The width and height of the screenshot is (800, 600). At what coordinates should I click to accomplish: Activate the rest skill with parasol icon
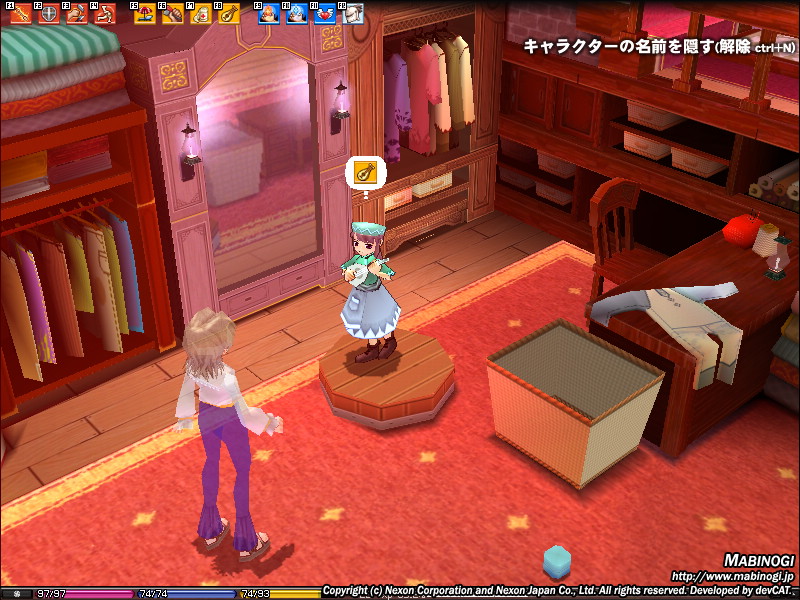144,15
